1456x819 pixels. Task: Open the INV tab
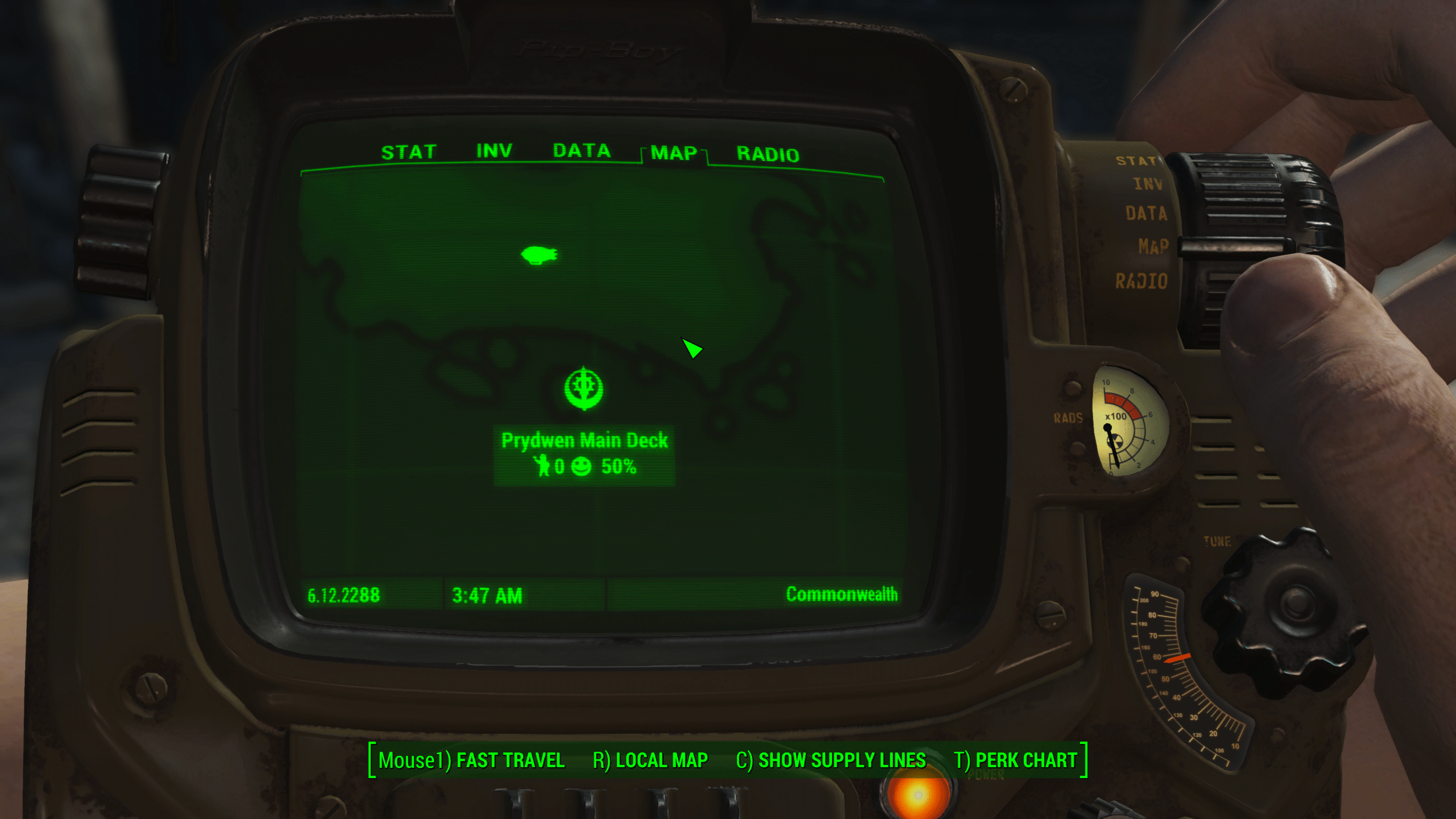tap(494, 151)
